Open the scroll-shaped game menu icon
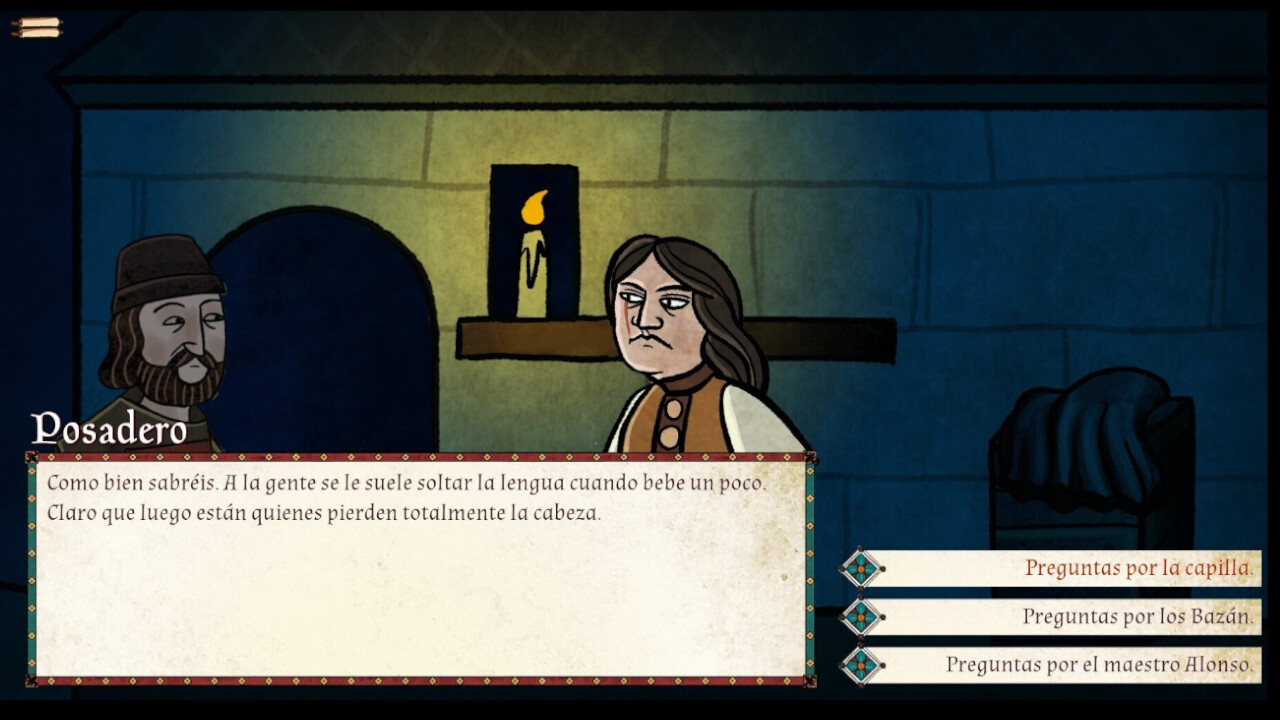 pos(38,26)
